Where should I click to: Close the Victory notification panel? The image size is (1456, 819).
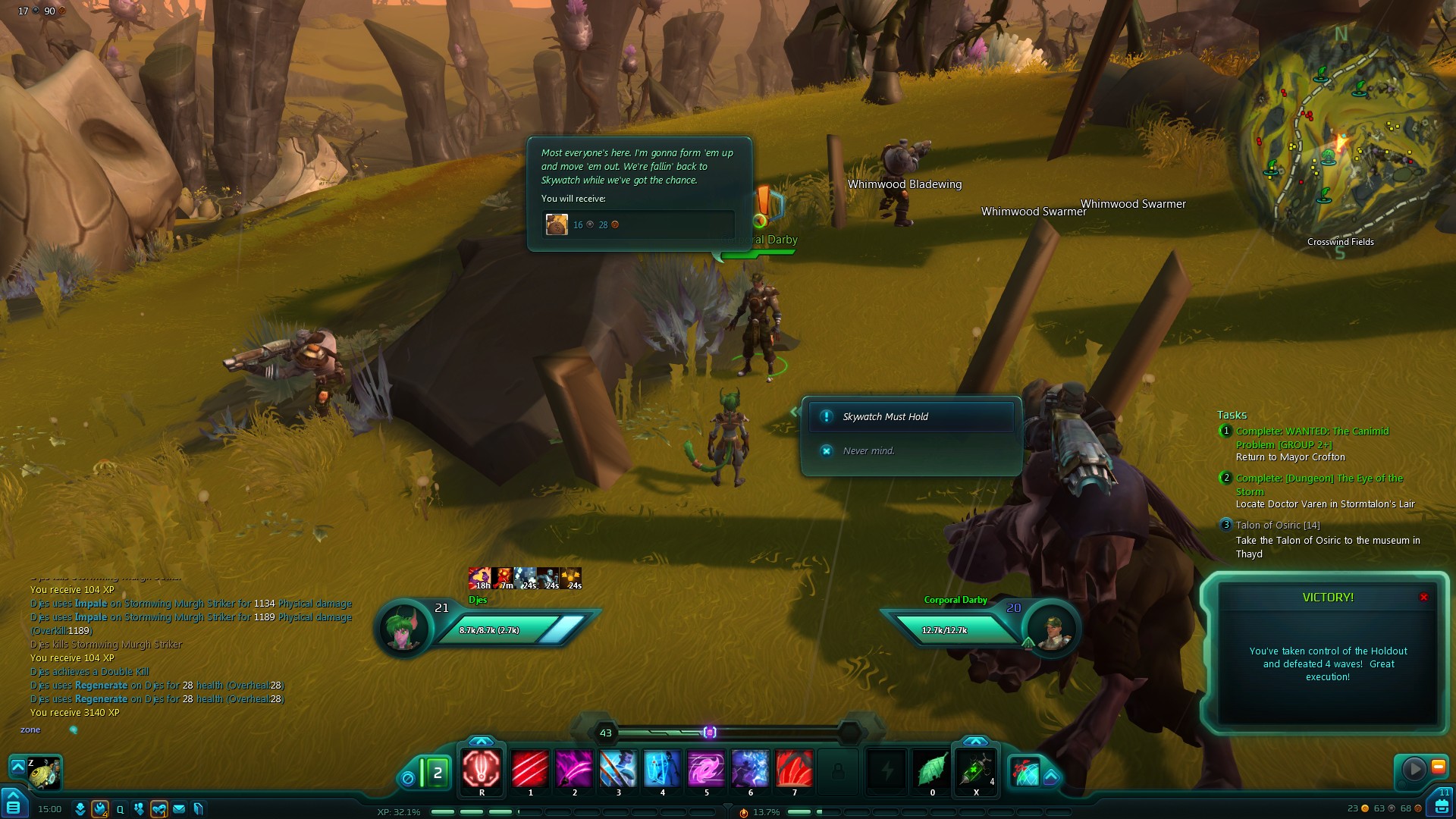coord(1423,598)
